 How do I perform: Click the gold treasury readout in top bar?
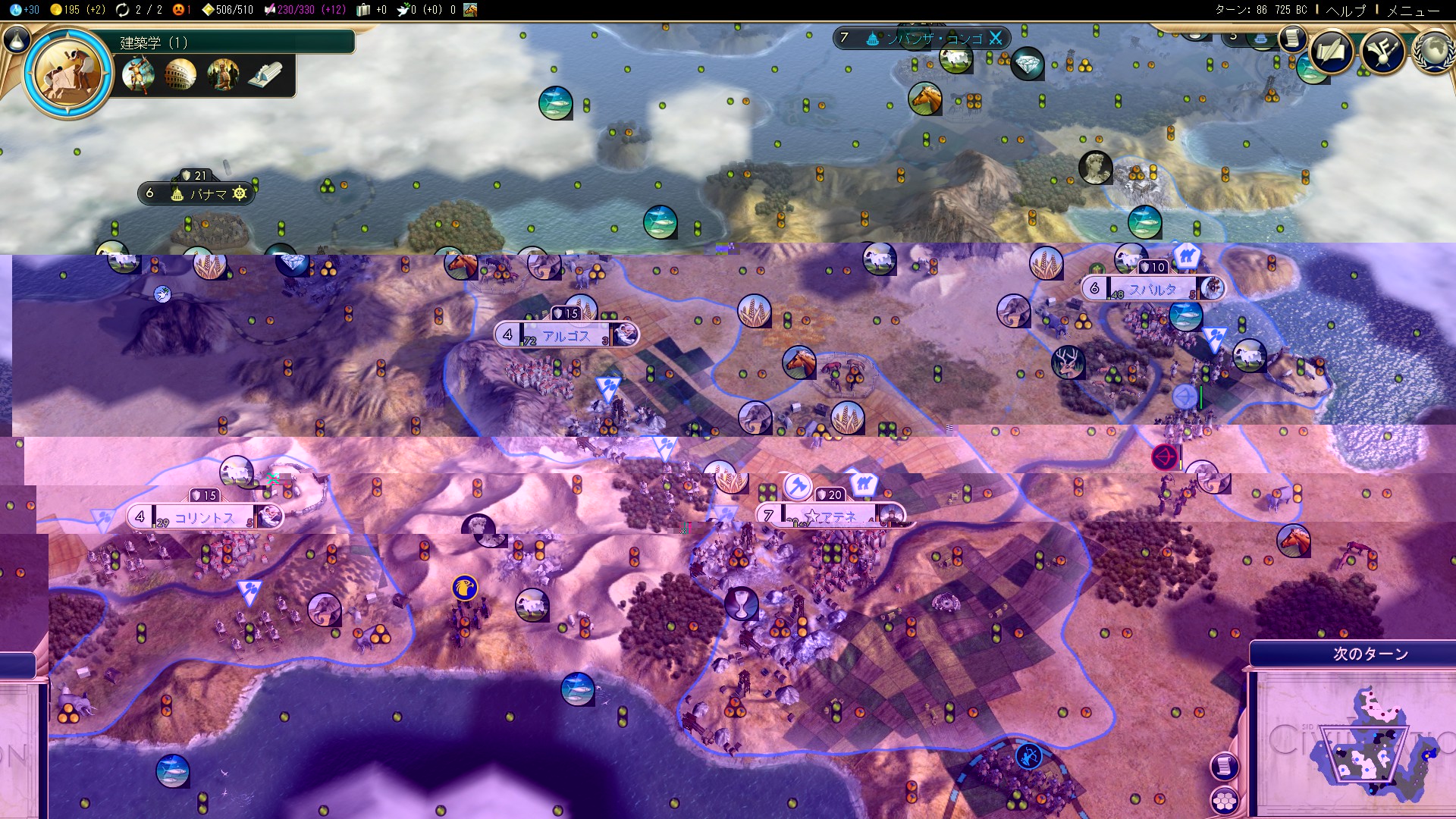(x=77, y=10)
